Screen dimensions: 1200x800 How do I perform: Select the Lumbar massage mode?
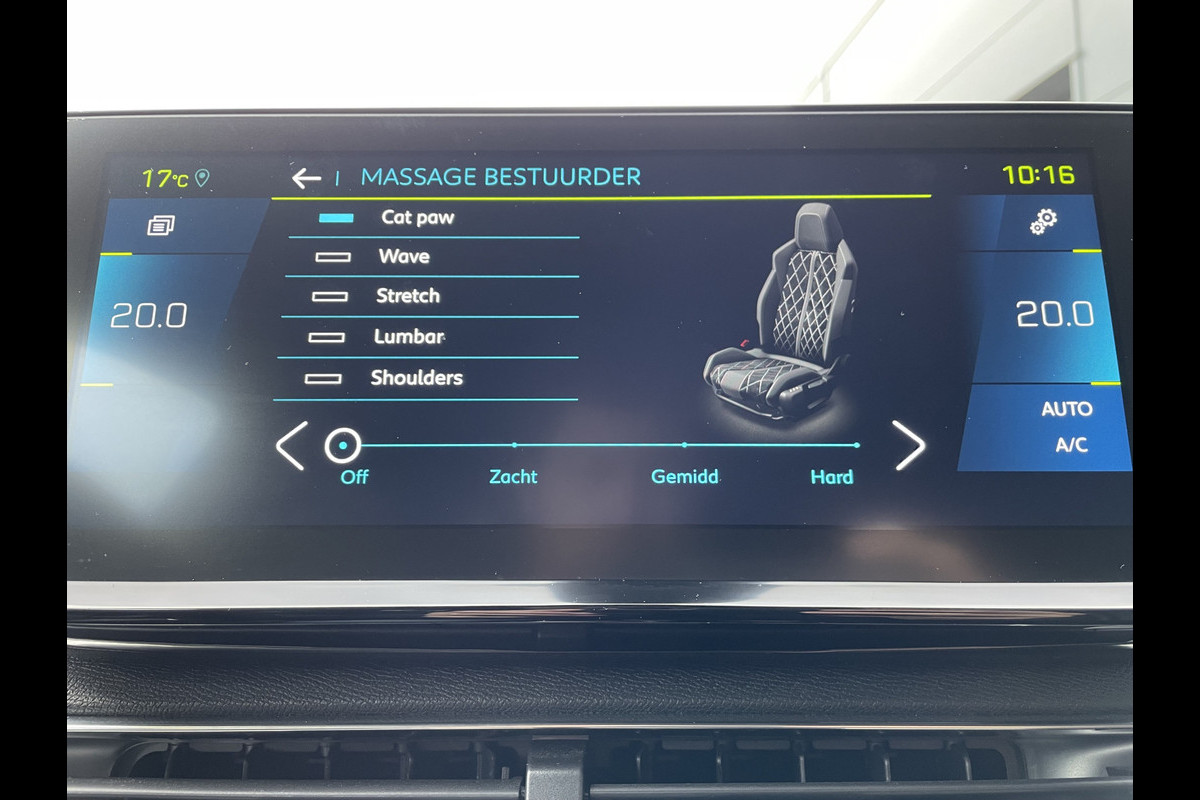[x=408, y=337]
